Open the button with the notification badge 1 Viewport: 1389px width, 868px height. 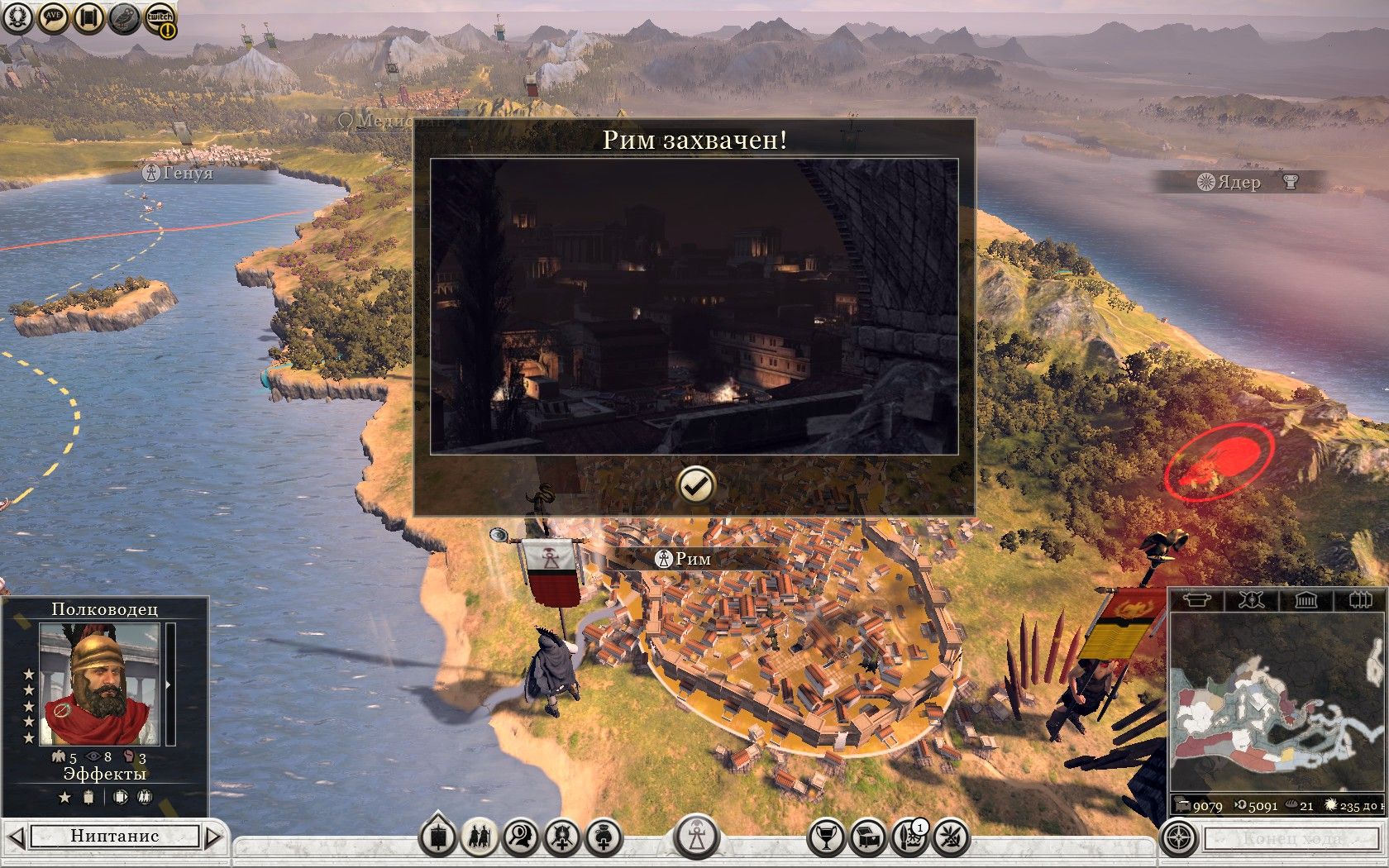pyautogui.click(x=909, y=837)
